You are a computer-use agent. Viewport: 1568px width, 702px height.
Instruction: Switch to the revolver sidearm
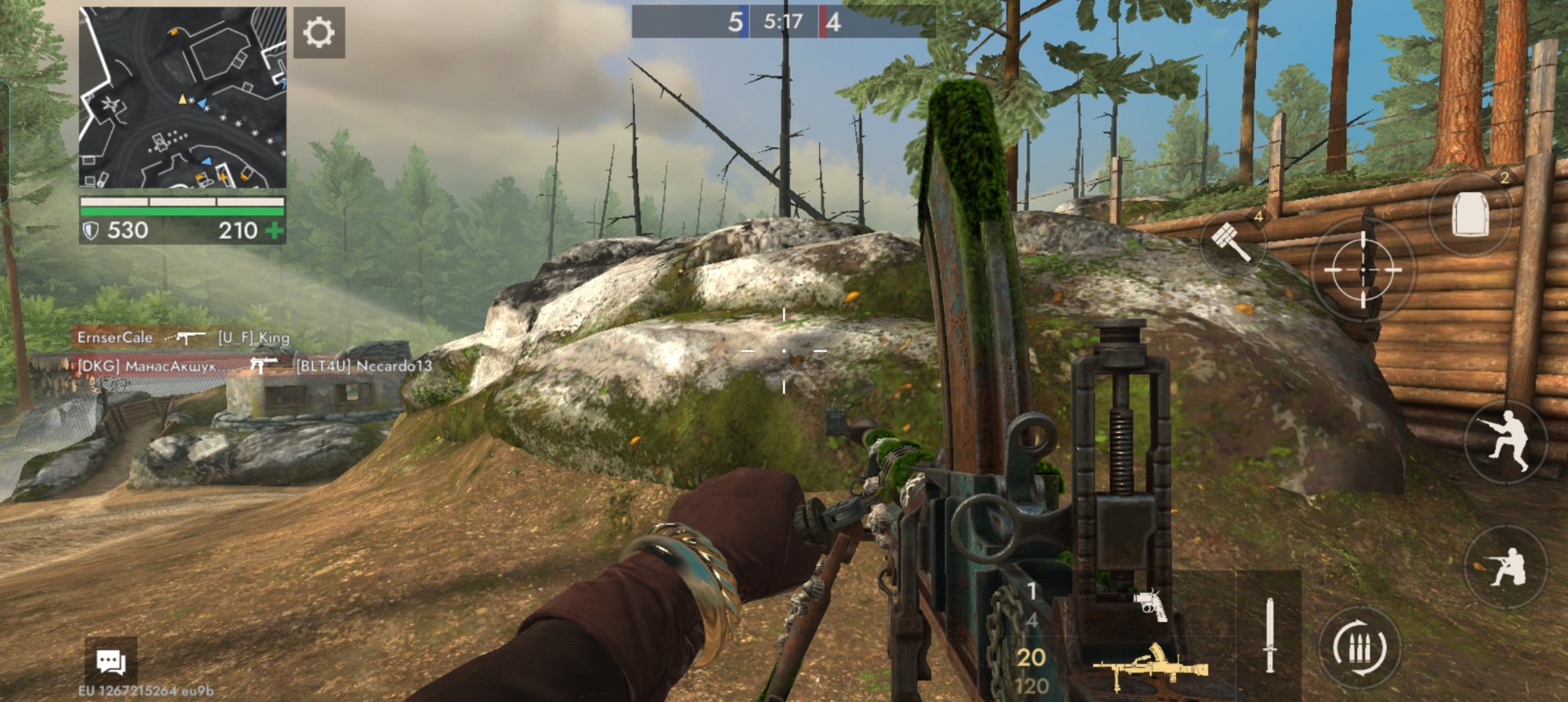pos(1150,605)
